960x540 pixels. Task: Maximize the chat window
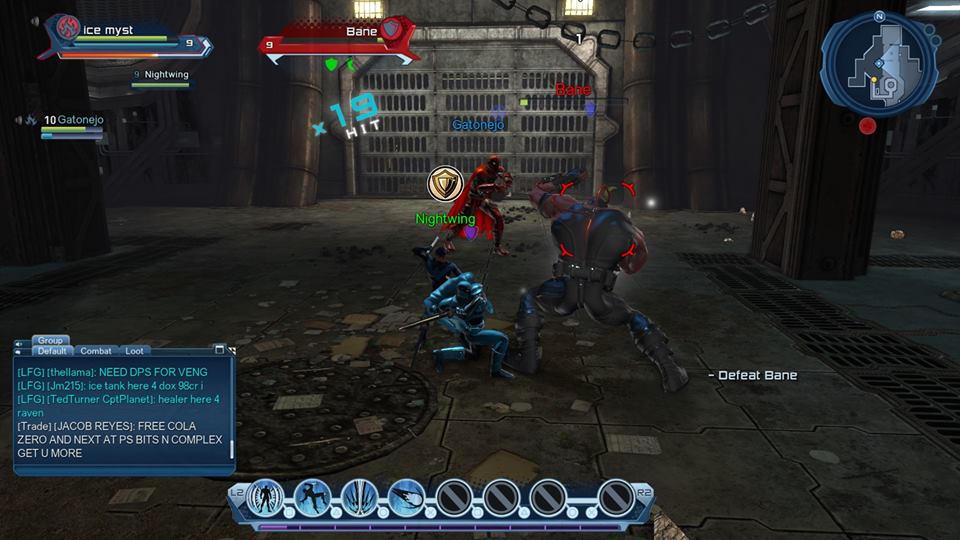click(220, 350)
